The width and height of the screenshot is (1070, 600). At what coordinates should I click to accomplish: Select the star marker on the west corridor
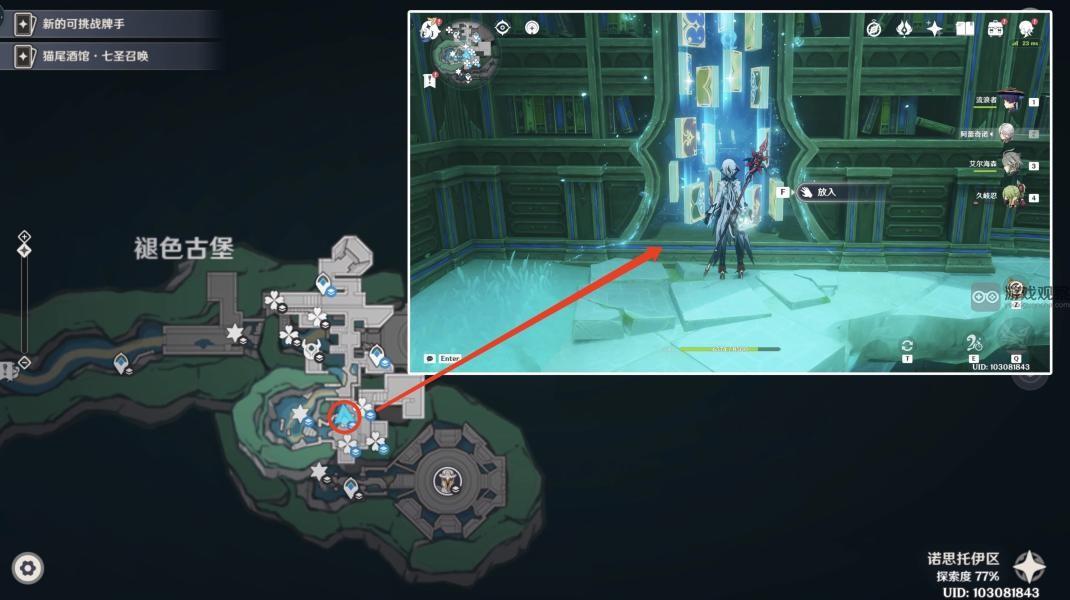click(x=235, y=332)
